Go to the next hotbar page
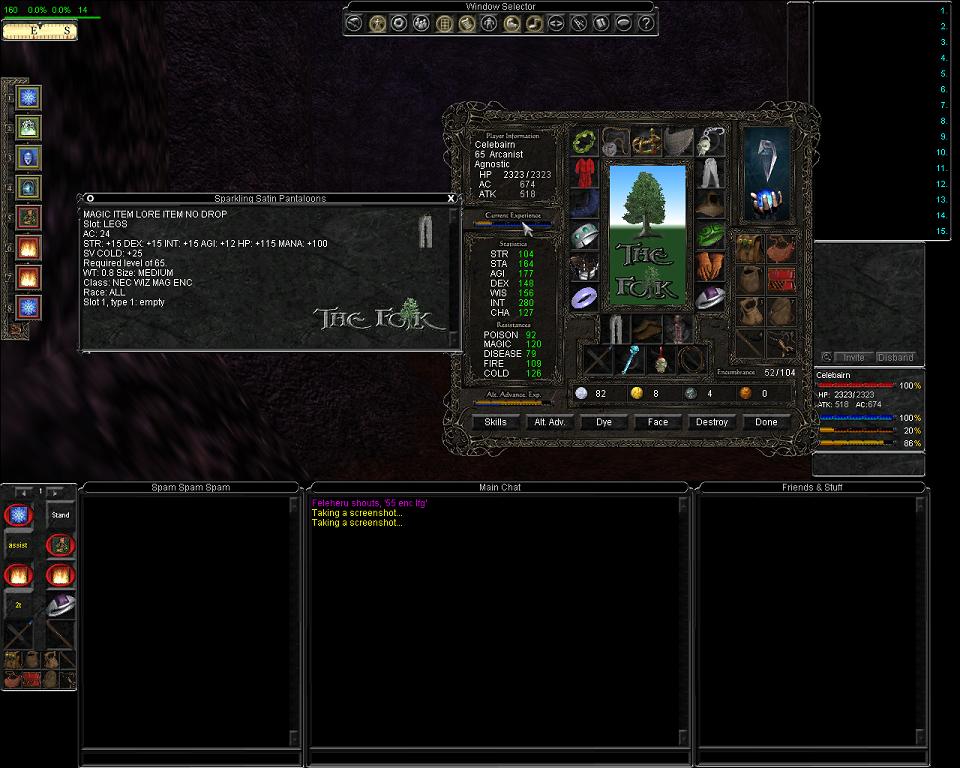Viewport: 960px width, 768px height. (55, 492)
